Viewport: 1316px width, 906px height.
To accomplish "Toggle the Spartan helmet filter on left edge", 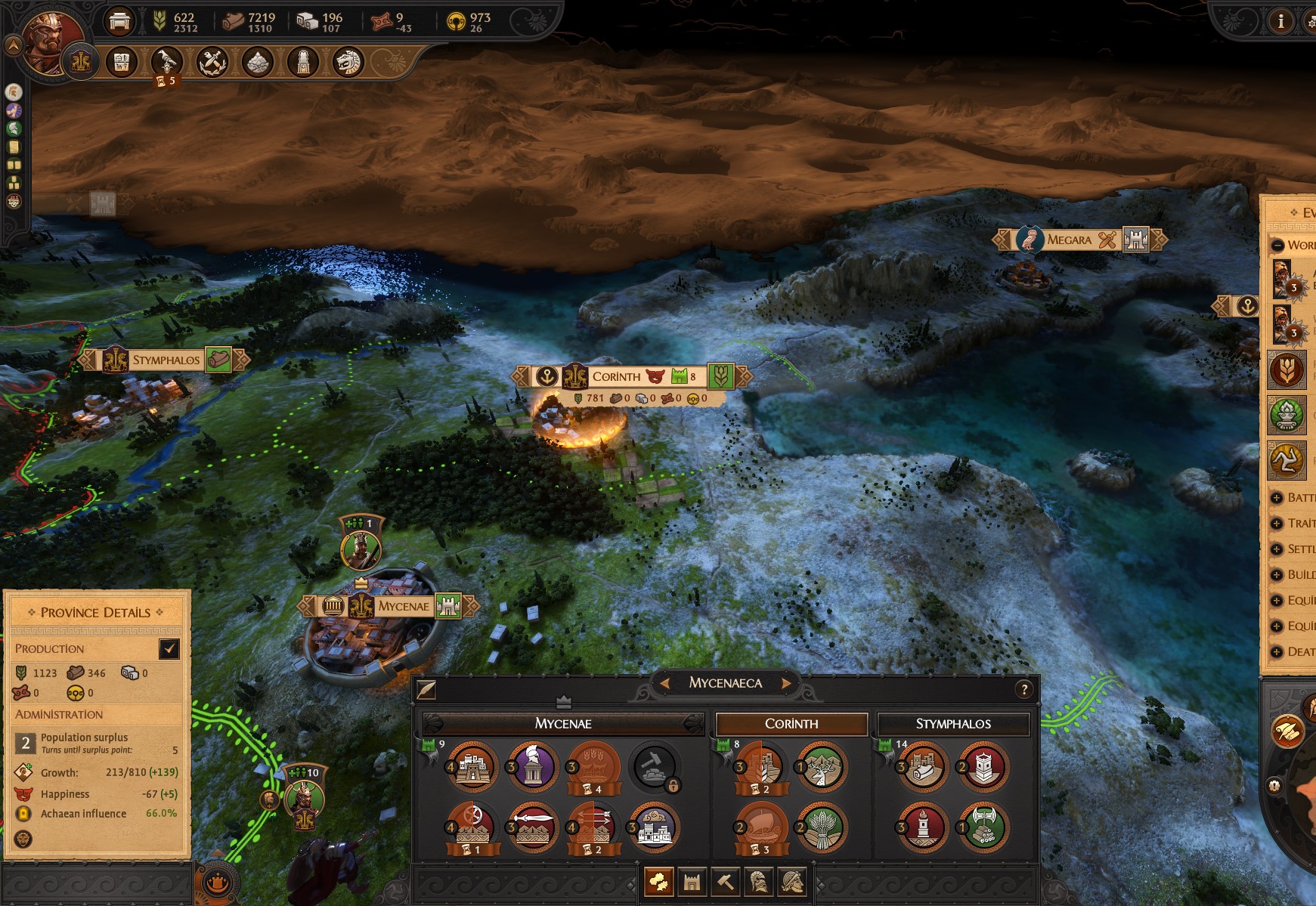I will (x=14, y=91).
